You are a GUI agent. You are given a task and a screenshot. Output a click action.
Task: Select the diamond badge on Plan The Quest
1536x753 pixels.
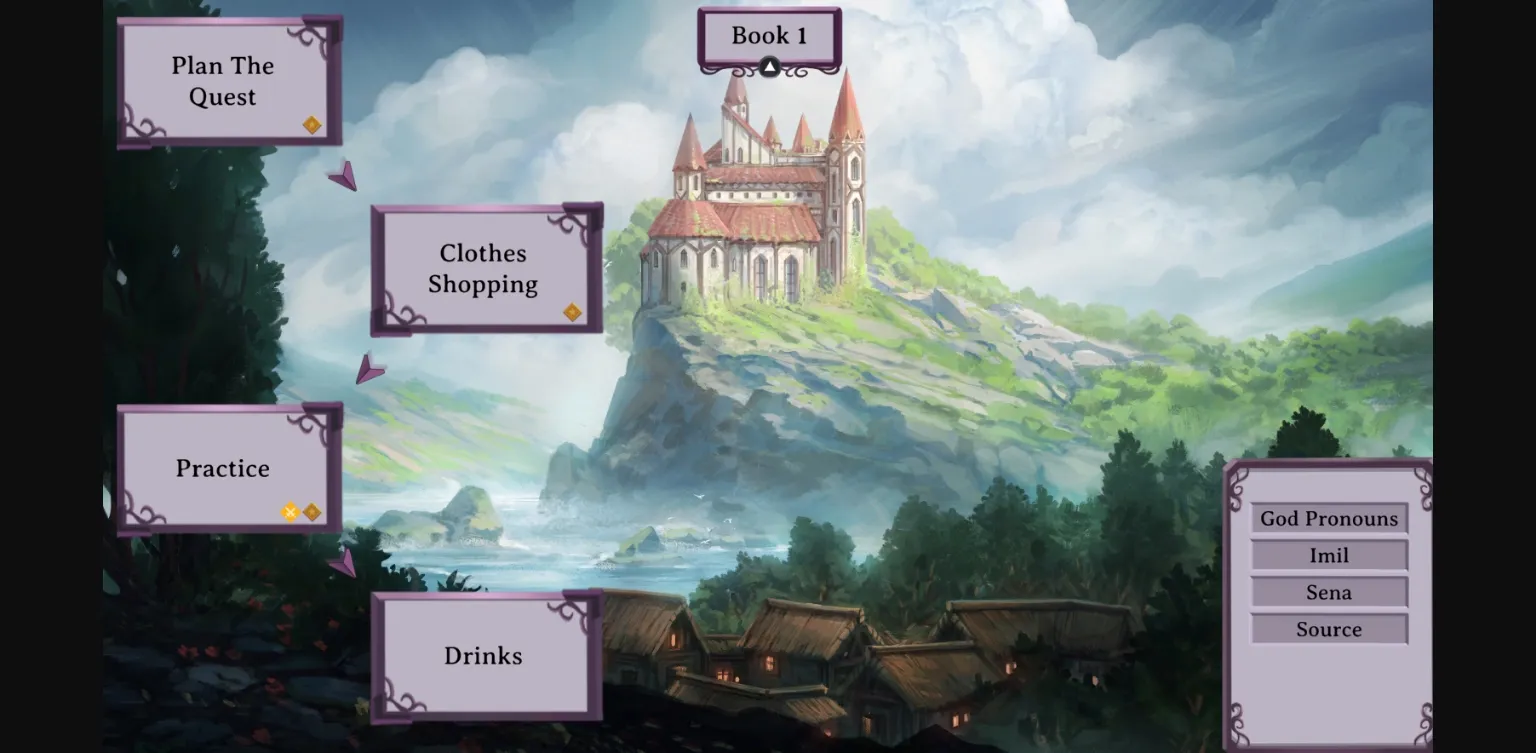pyautogui.click(x=311, y=124)
